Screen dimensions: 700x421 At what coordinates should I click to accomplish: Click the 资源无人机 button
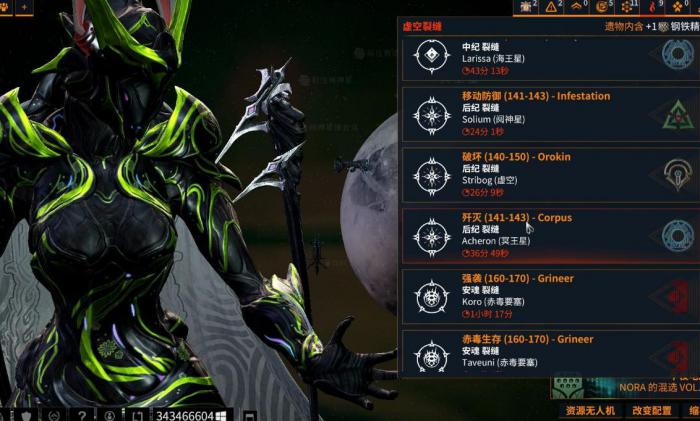pos(589,411)
